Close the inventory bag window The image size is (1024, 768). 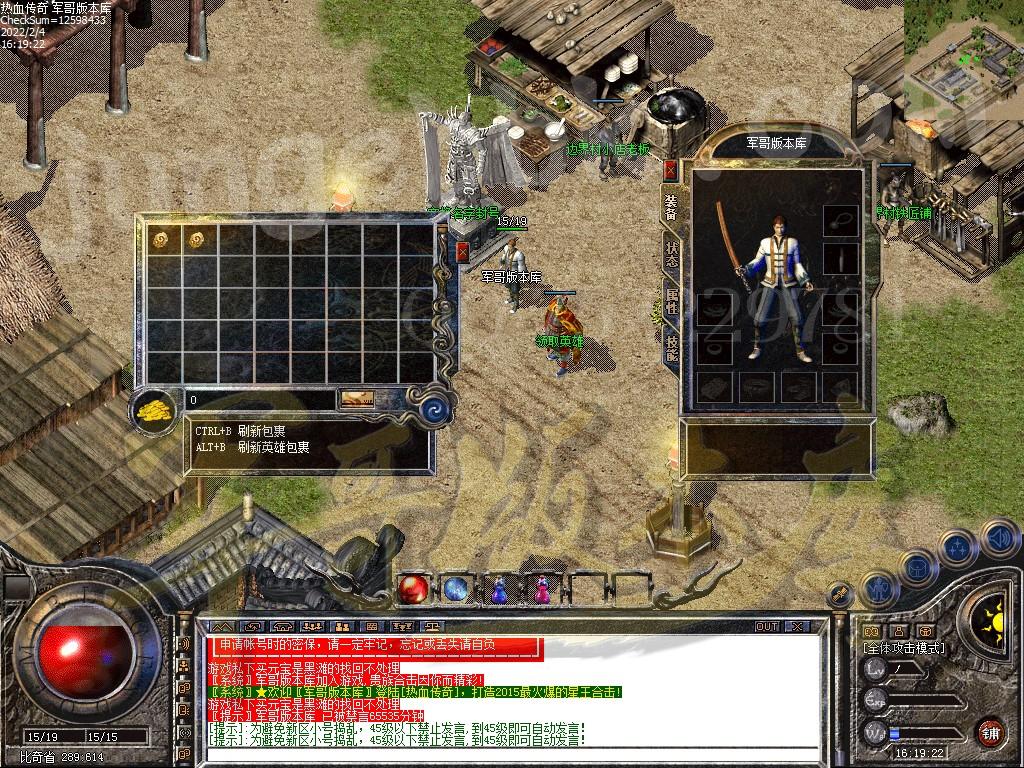pyautogui.click(x=462, y=252)
